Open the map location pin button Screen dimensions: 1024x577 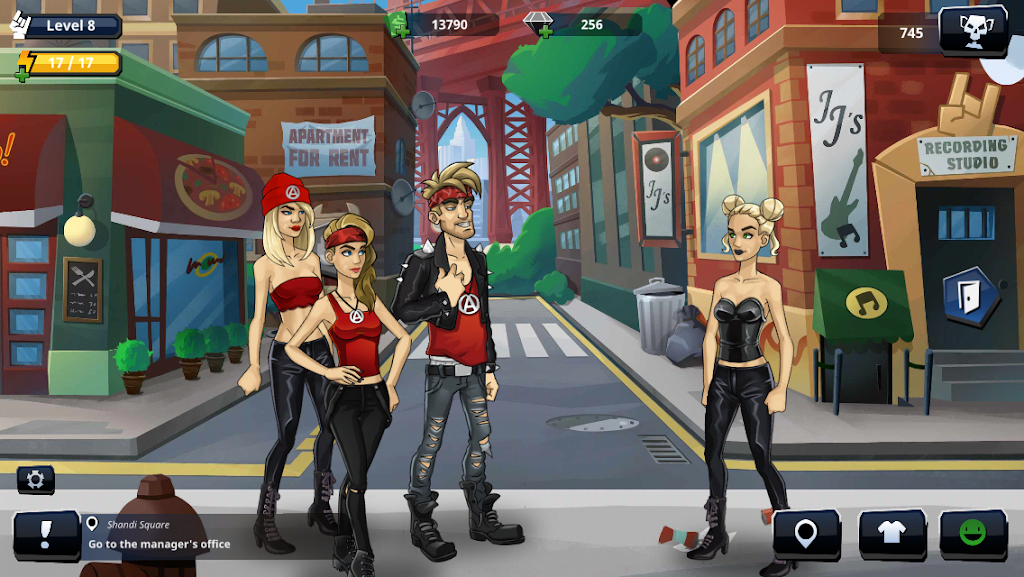pos(806,533)
